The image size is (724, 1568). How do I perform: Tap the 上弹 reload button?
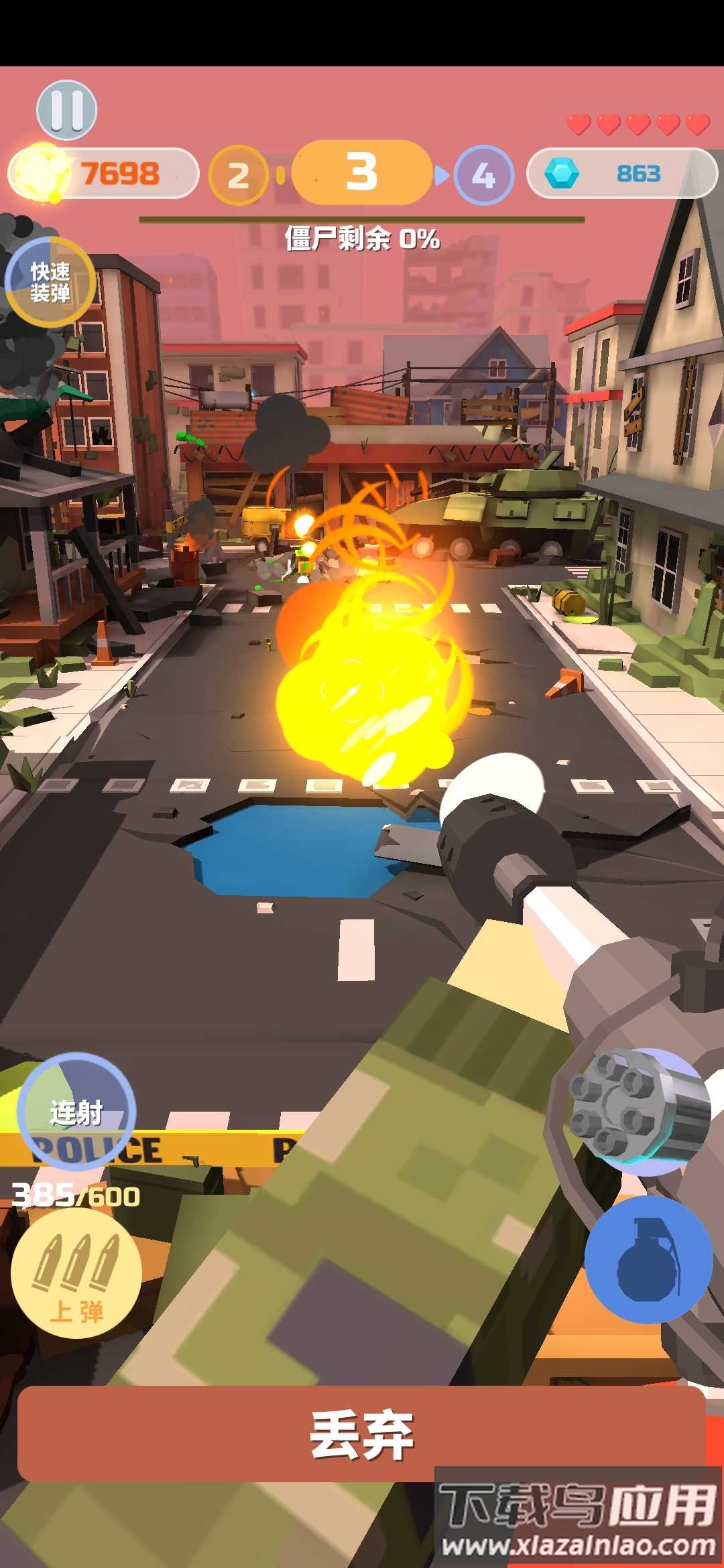click(x=76, y=1273)
